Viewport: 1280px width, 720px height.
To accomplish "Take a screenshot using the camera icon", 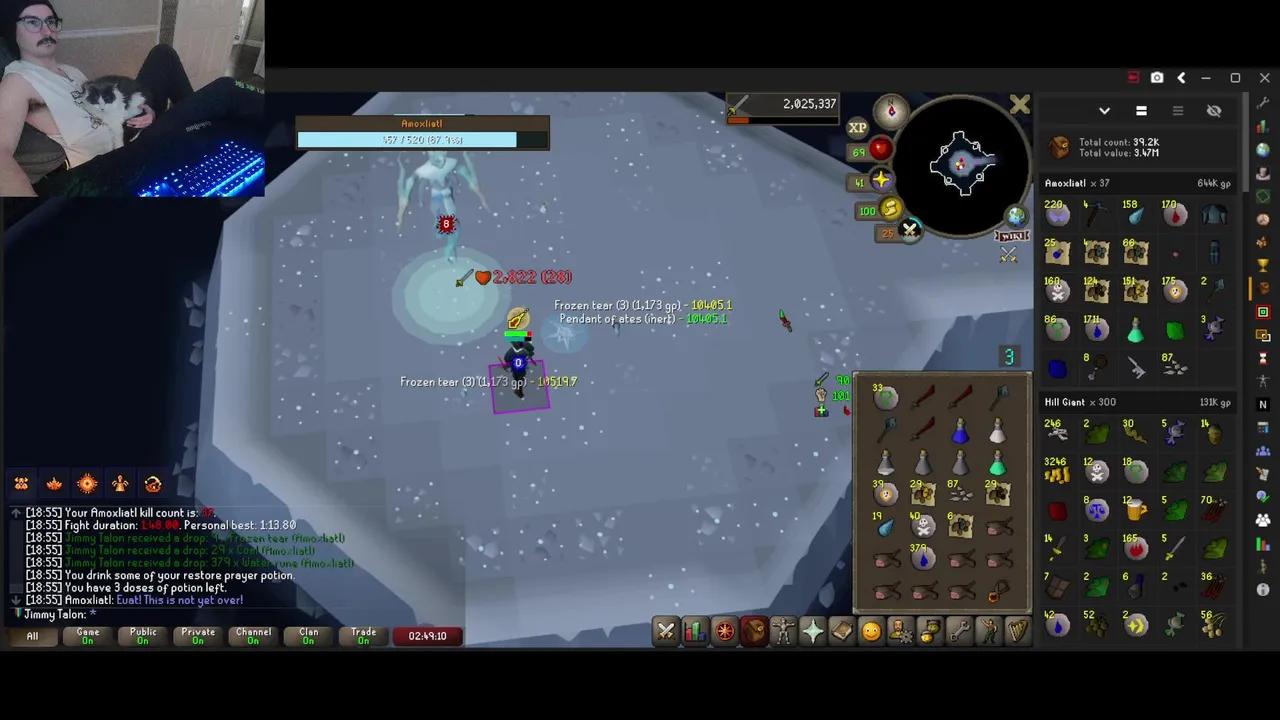I will click(1157, 77).
